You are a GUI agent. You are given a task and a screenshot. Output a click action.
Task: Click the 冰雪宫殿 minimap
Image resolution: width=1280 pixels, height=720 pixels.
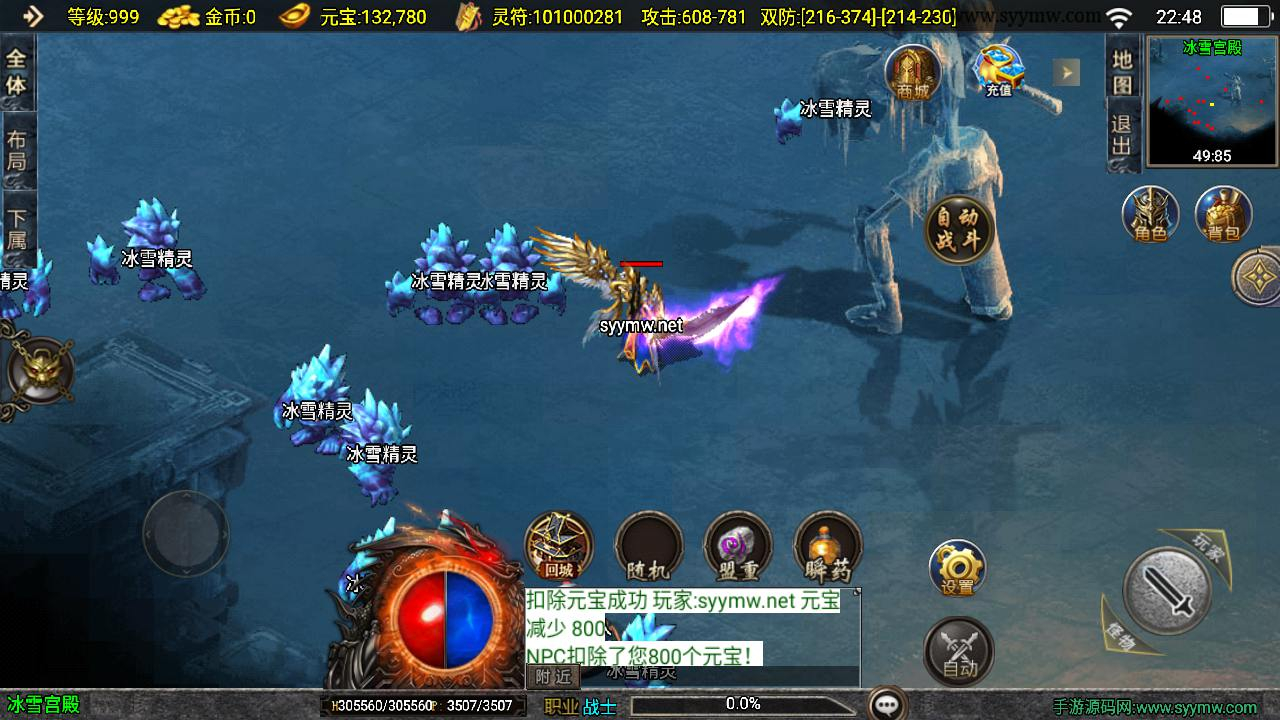[x=1212, y=101]
